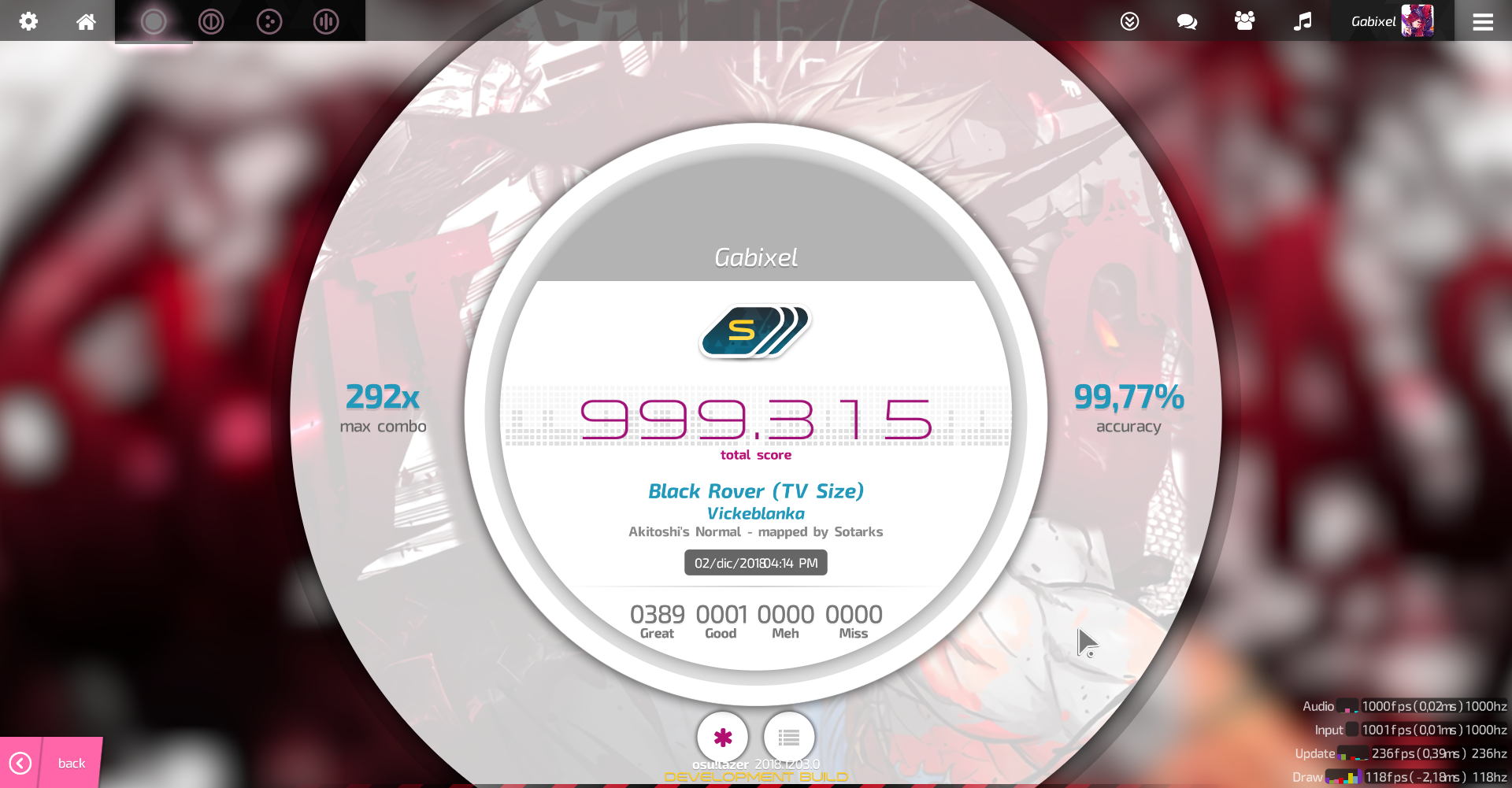Open the Gabixel user panel

point(1392,21)
